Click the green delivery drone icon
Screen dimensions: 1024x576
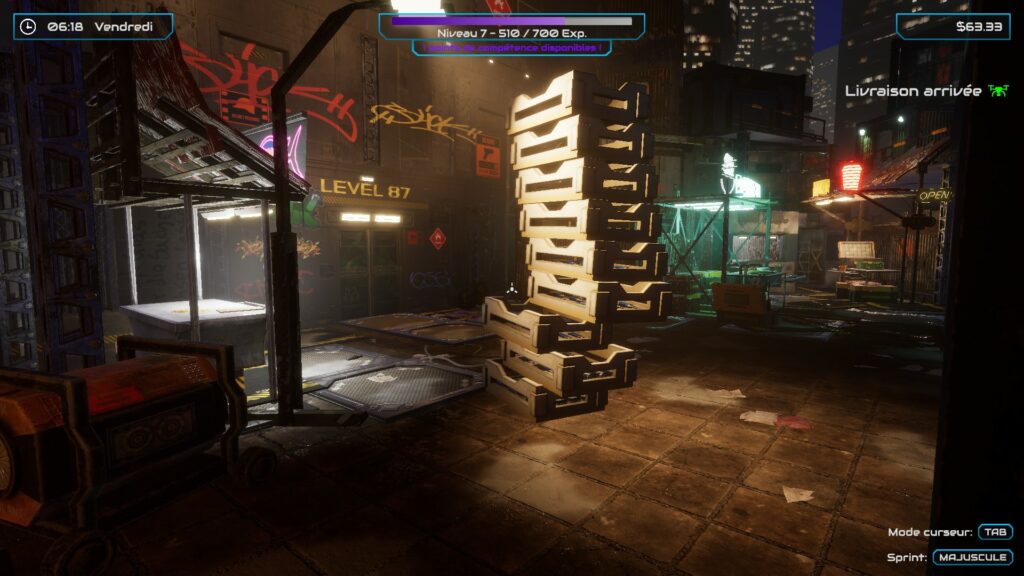coord(998,91)
